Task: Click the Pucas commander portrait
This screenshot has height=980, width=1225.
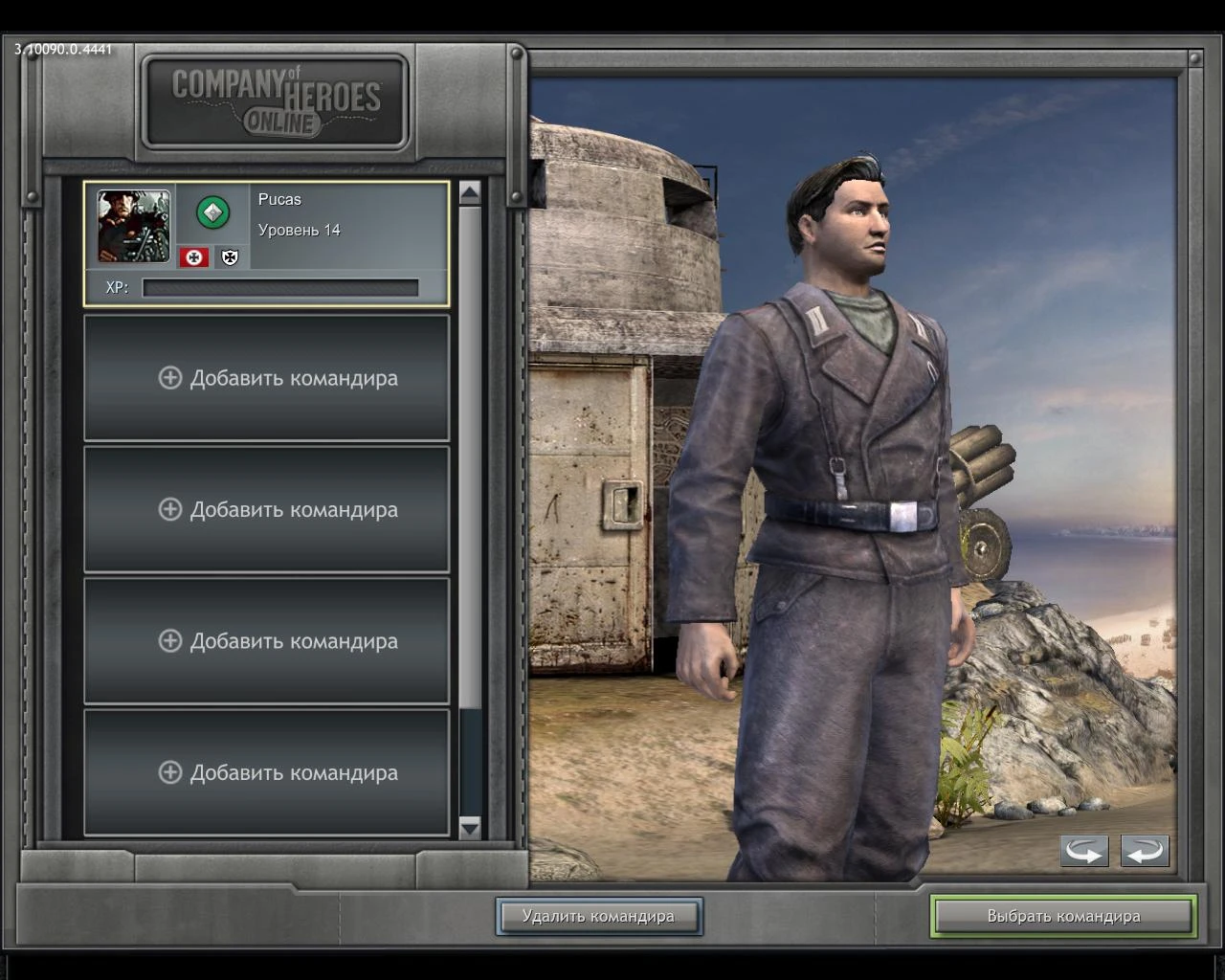Action: [x=133, y=227]
